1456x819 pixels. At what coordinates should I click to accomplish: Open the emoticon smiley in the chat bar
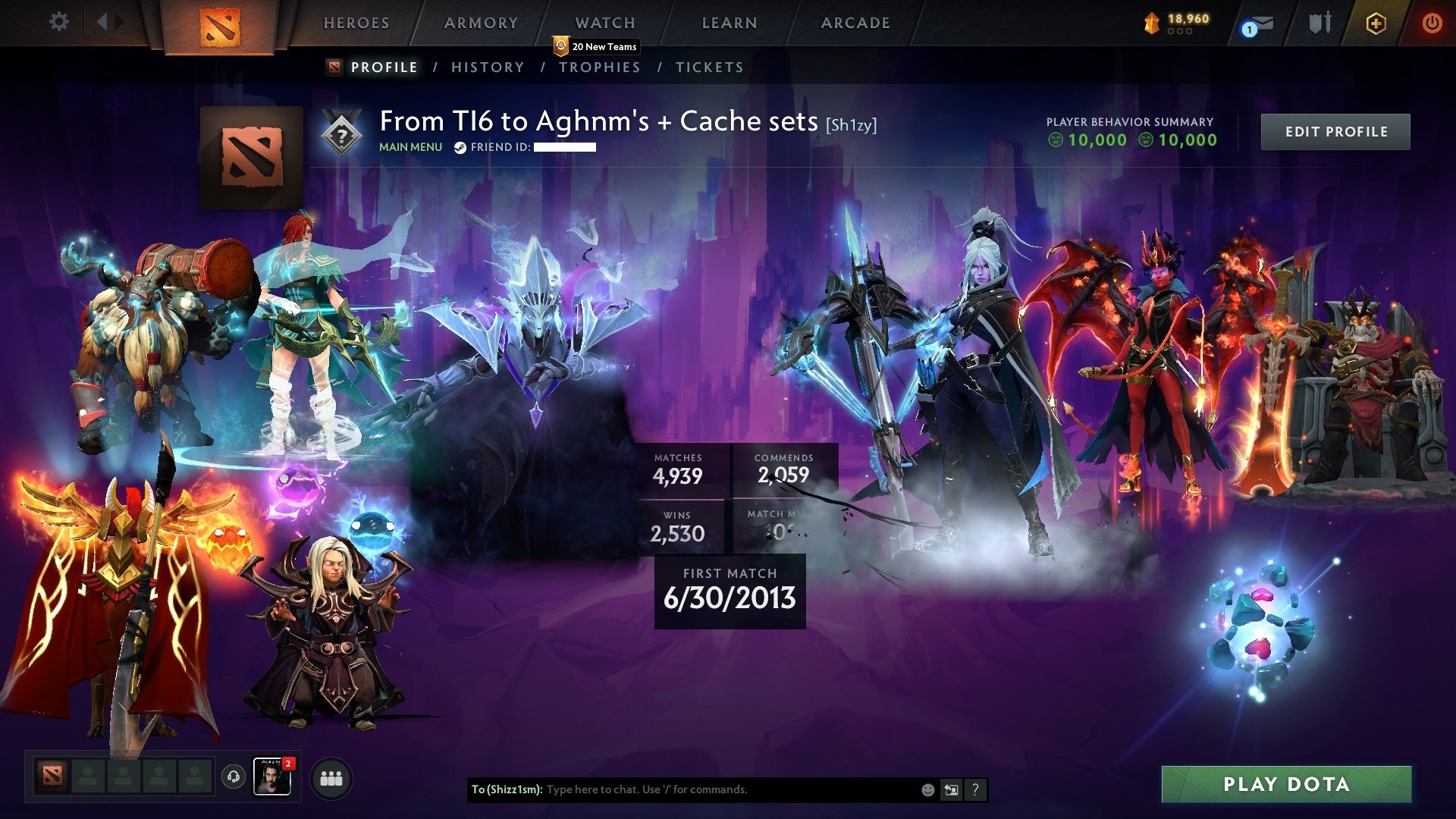(927, 789)
